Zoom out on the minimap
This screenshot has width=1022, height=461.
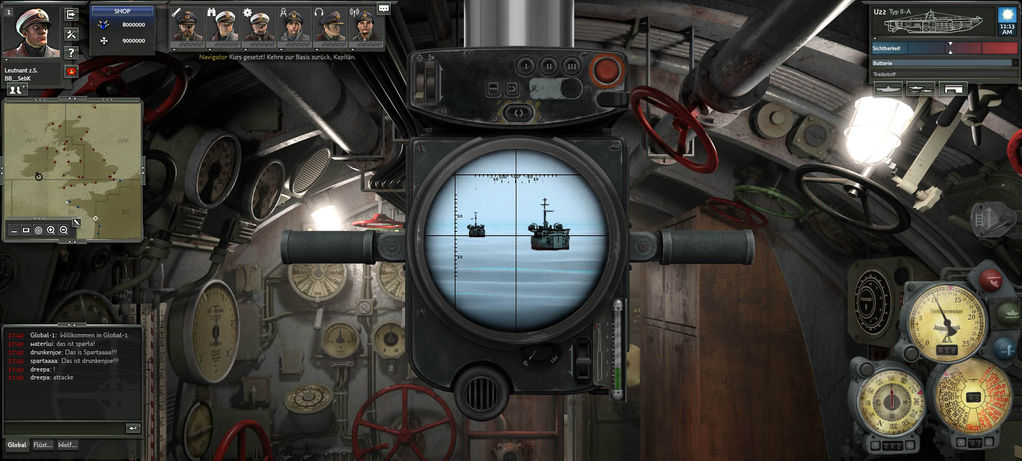tap(63, 230)
